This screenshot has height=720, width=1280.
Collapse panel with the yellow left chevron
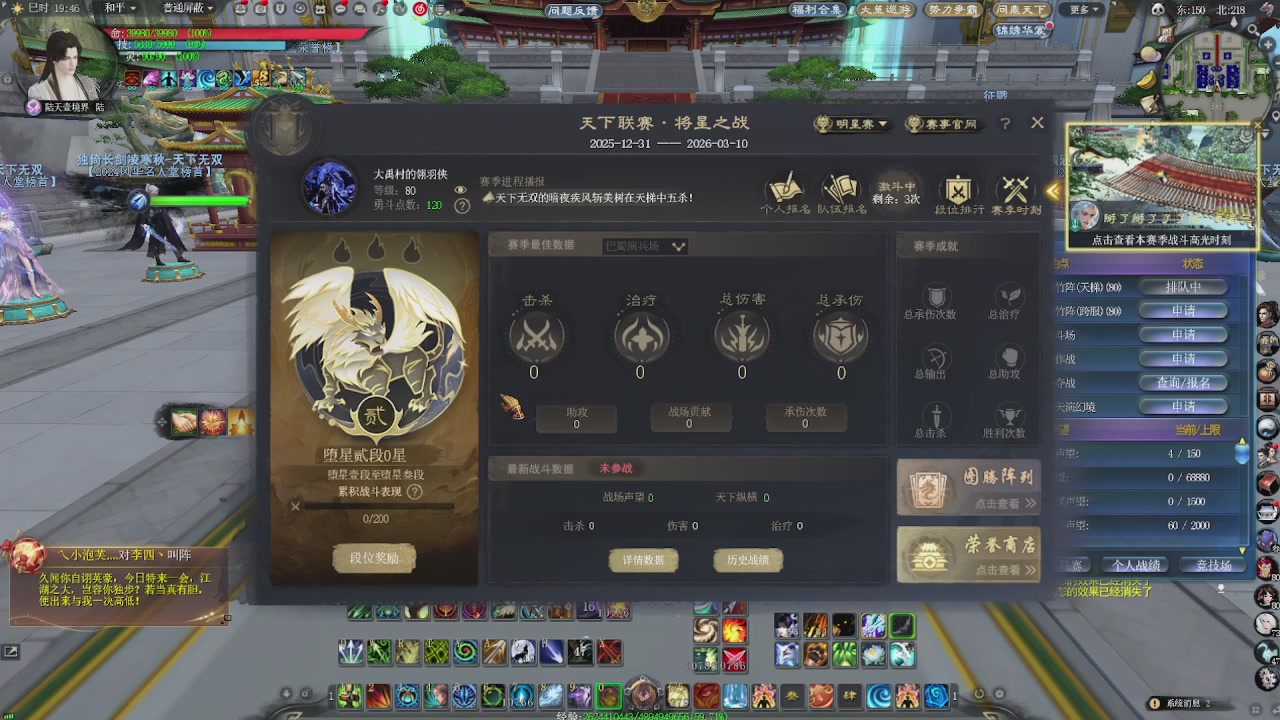[1054, 191]
